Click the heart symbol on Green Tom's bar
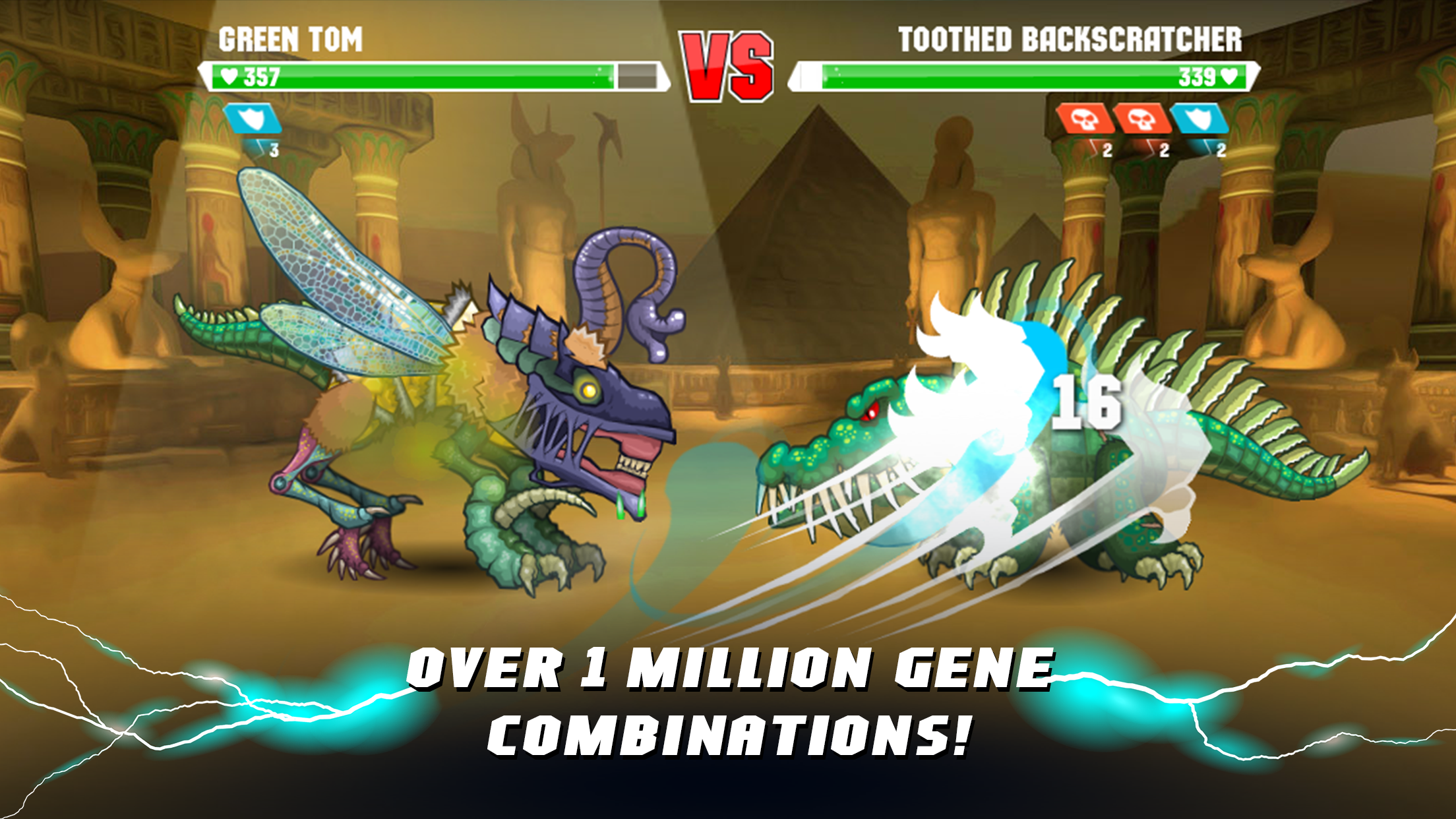The width and height of the screenshot is (1456, 819). 228,78
